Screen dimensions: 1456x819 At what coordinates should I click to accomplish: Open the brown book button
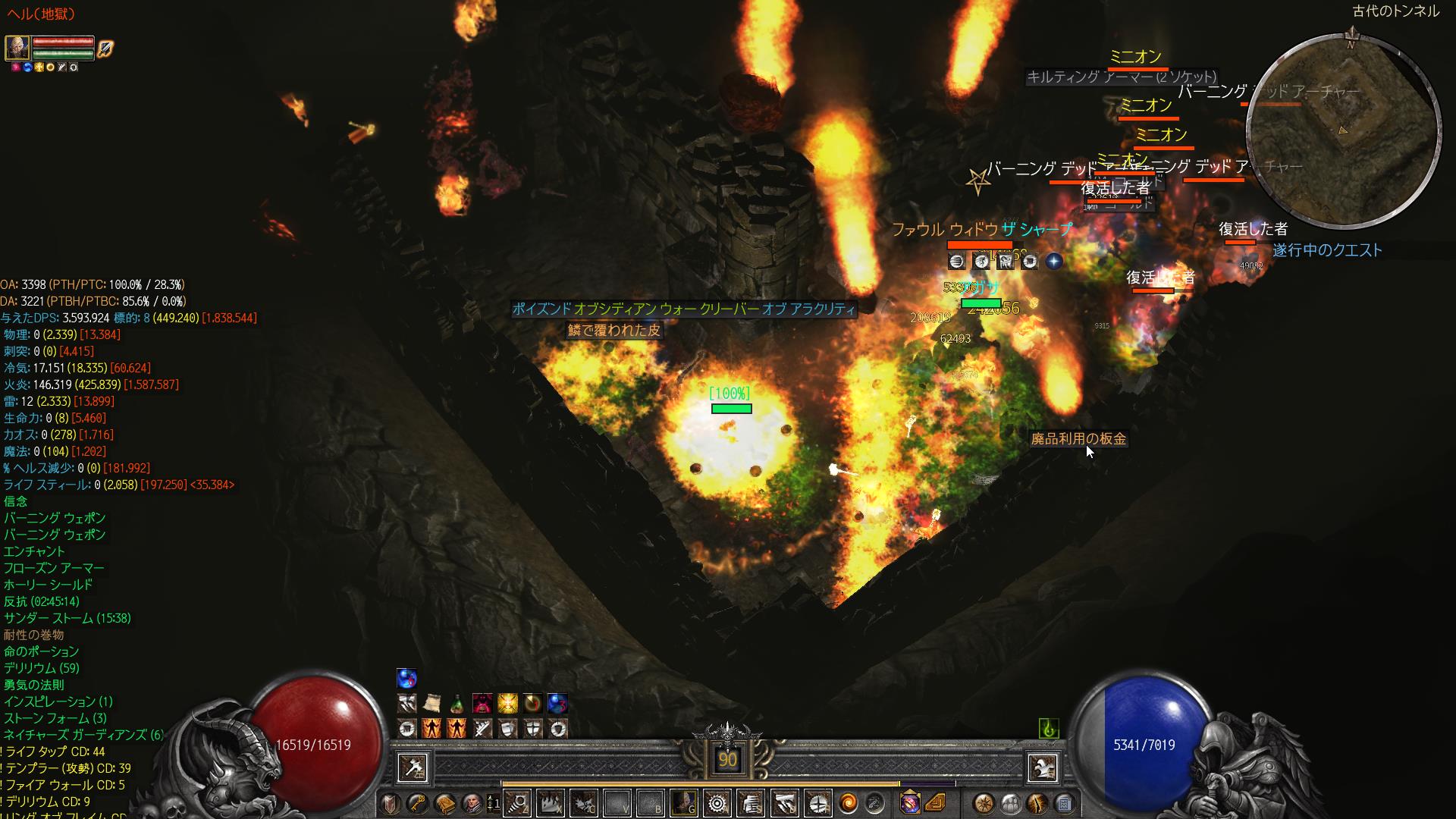point(445,803)
